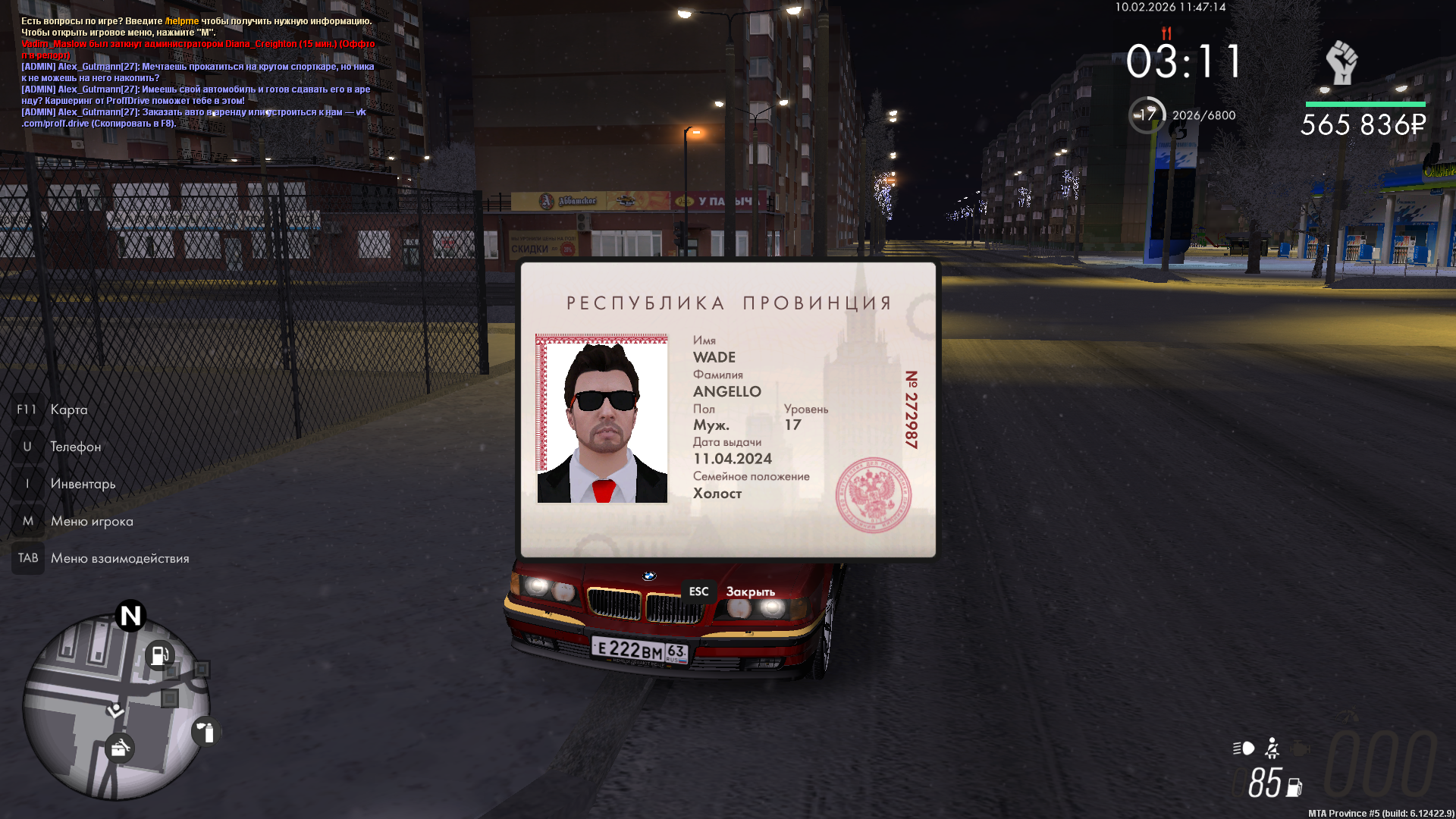Viewport: 1456px width, 819px height.
Task: Select the spray can marker on minimap
Action: [x=206, y=732]
